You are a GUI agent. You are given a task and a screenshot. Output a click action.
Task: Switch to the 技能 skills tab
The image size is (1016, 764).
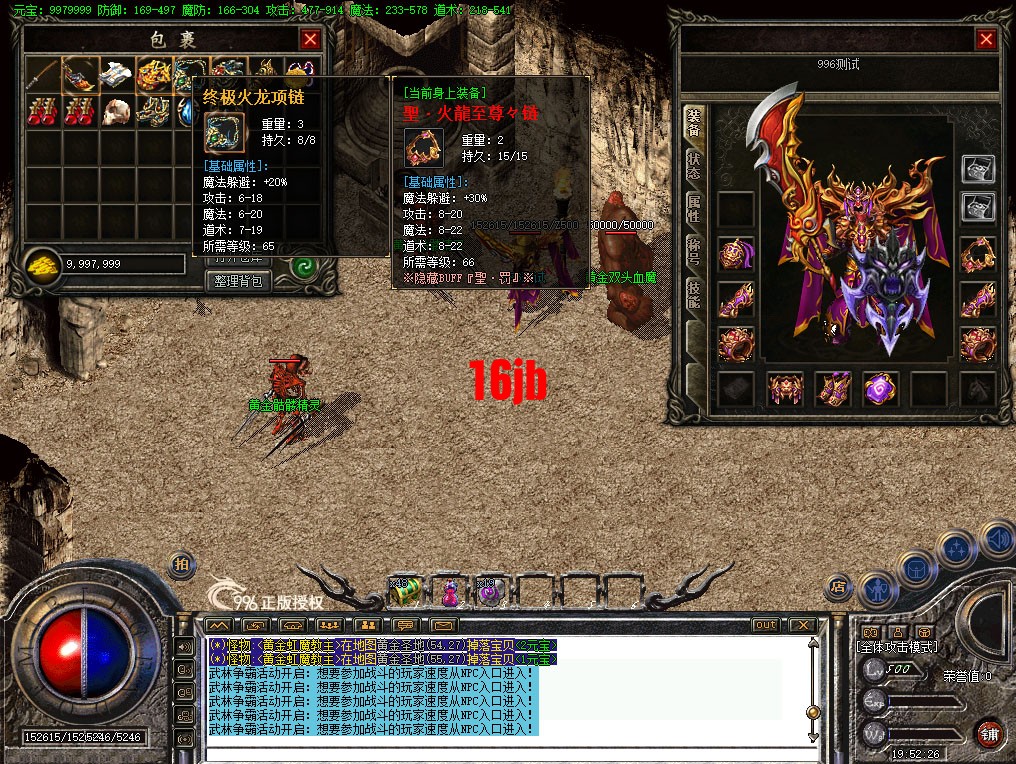pyautogui.click(x=694, y=294)
